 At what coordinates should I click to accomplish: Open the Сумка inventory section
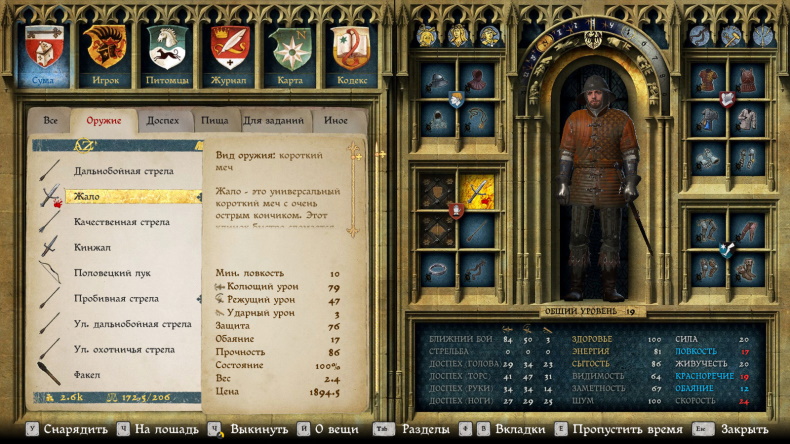(x=42, y=54)
